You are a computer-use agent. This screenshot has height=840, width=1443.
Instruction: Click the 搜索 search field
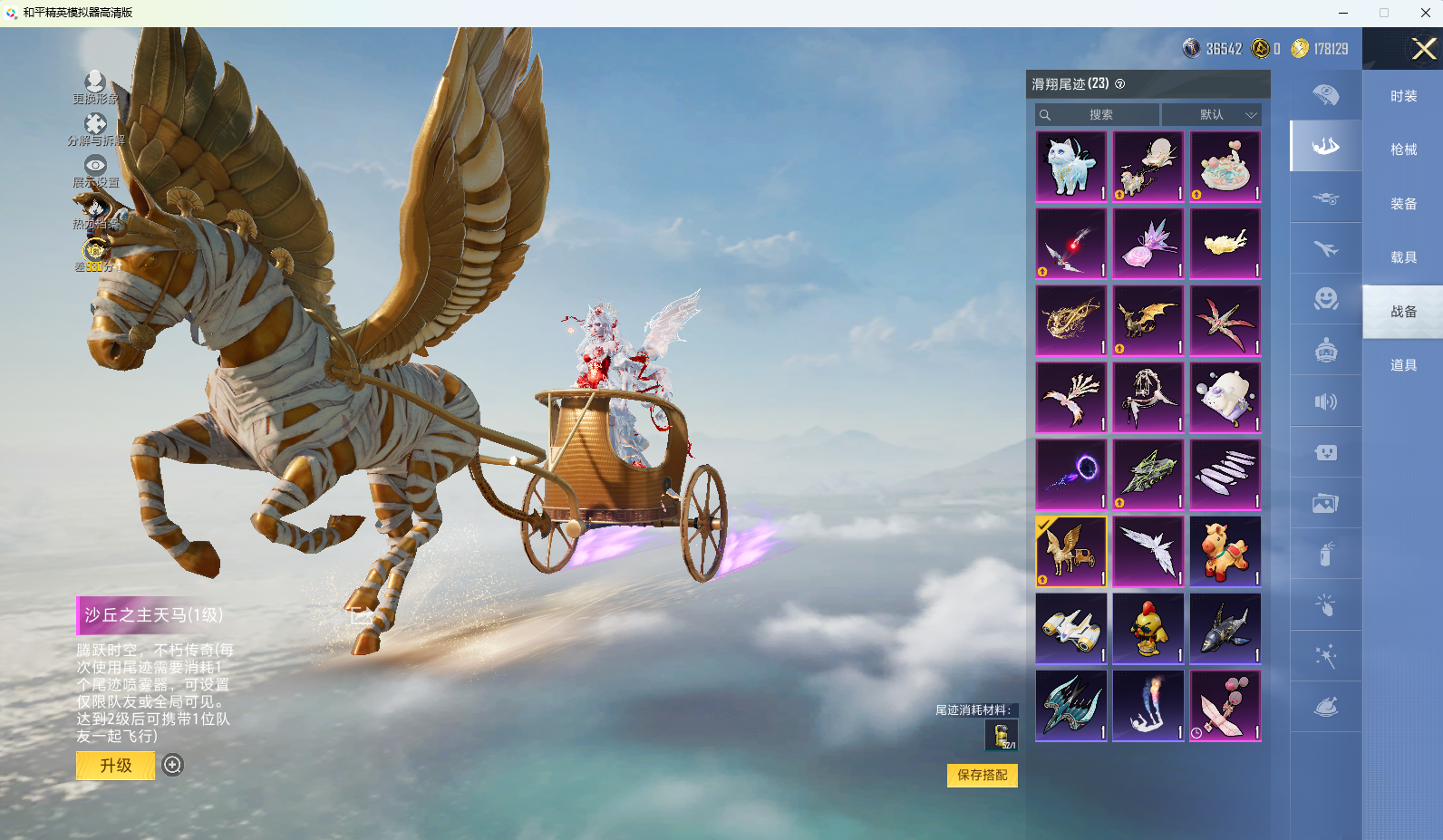1099,115
